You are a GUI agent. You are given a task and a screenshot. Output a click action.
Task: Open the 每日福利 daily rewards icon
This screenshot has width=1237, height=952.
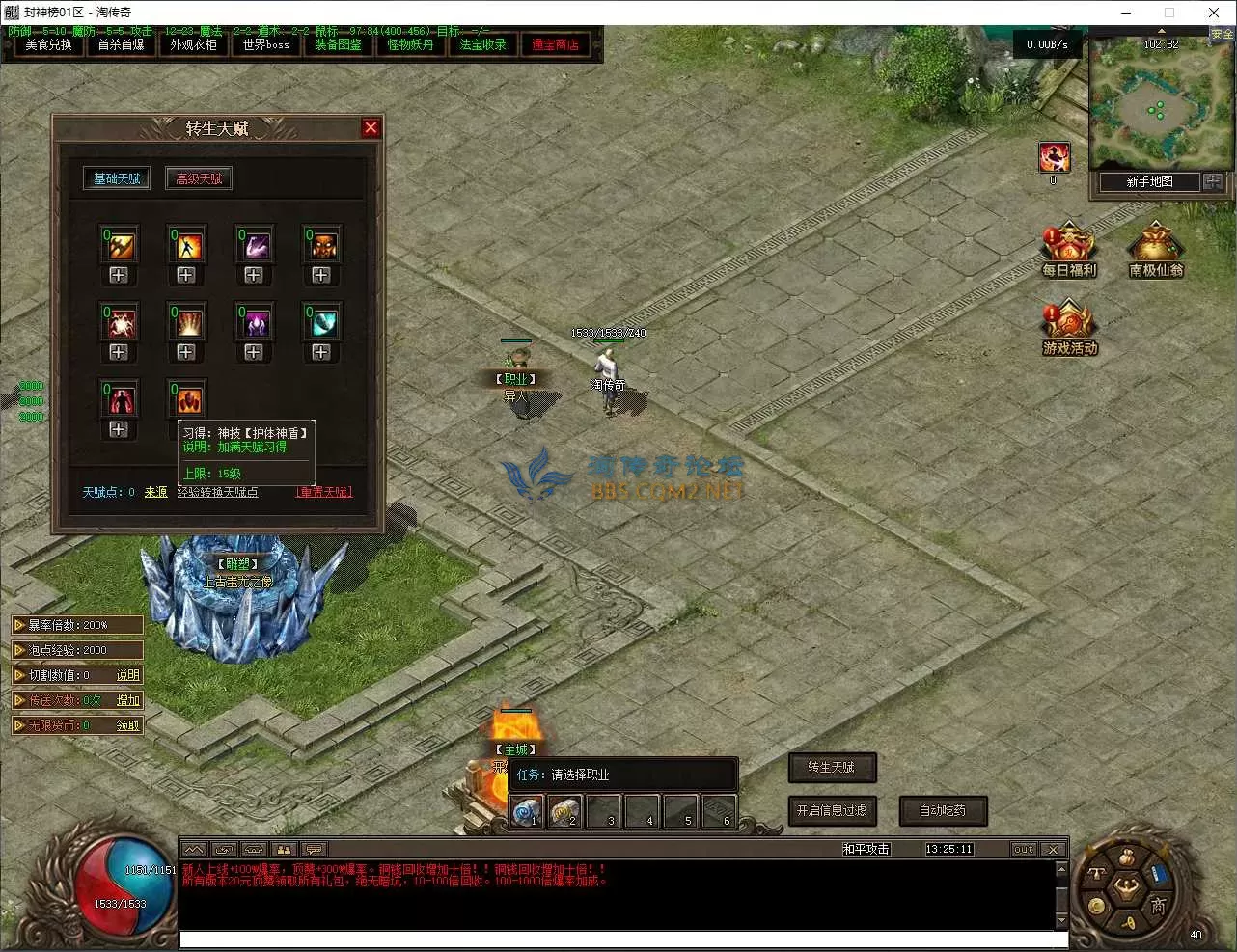point(1069,251)
